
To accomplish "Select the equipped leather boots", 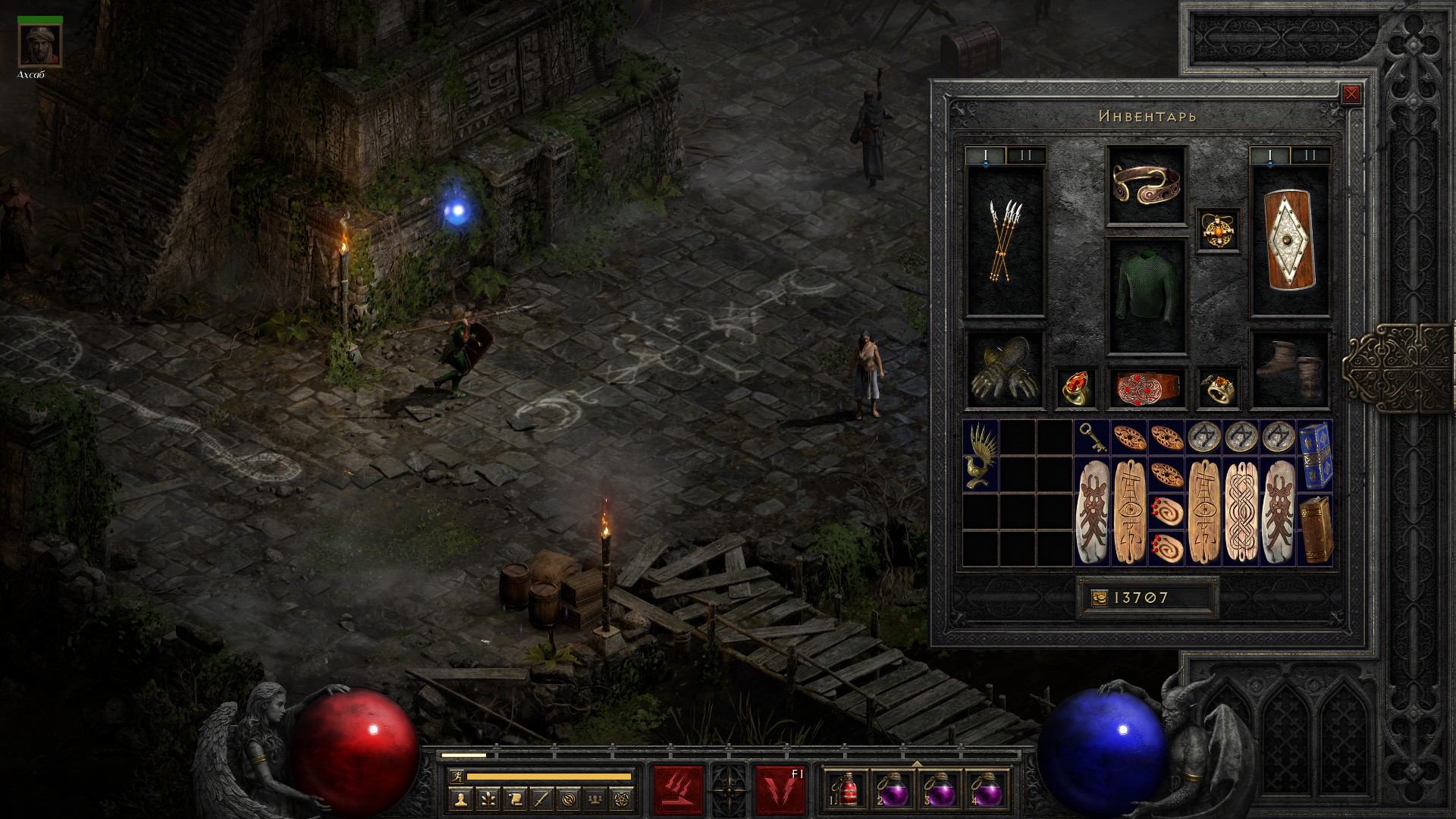I will pyautogui.click(x=1289, y=371).
